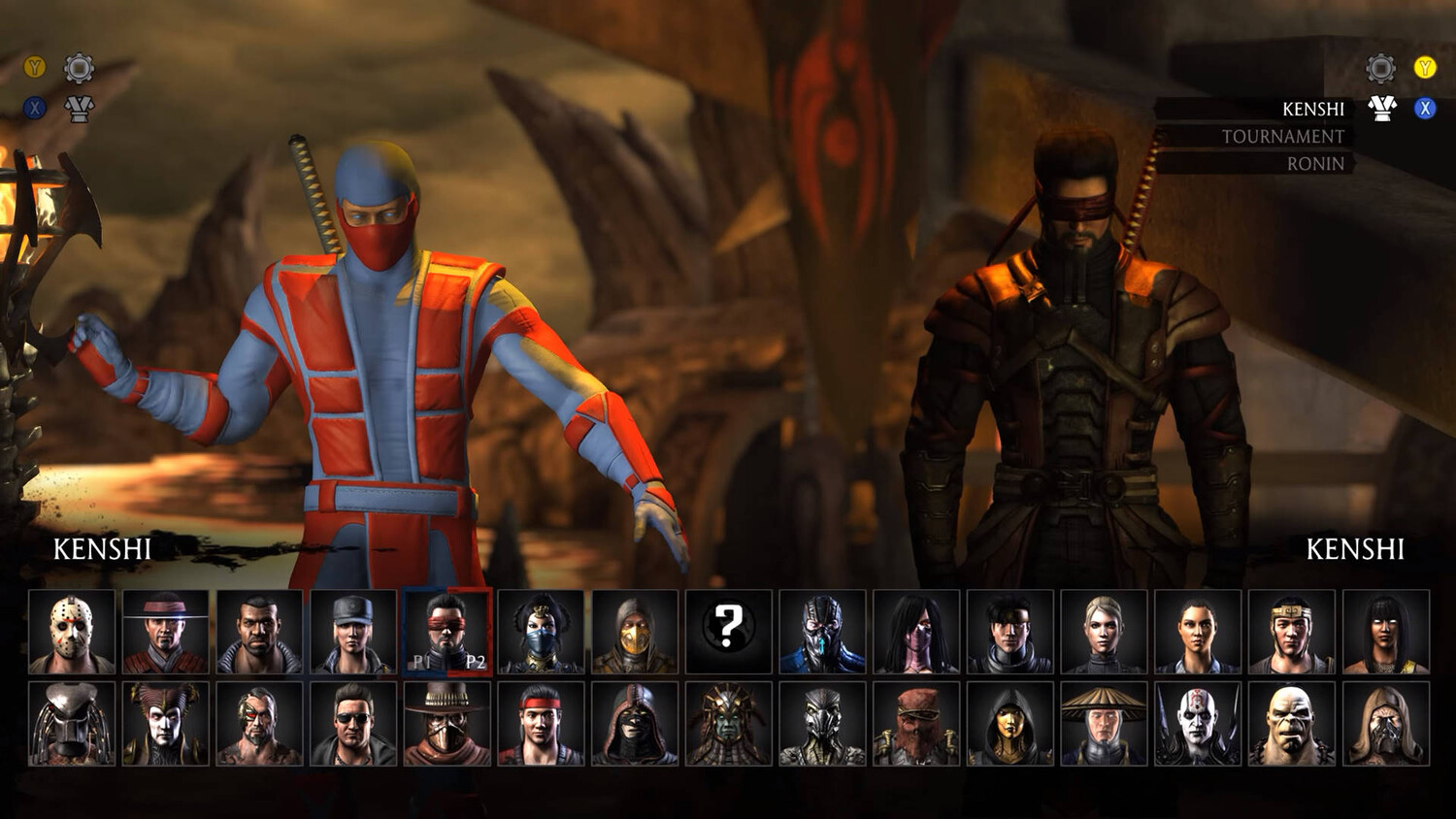
Task: Pick Raiden in the straw hat
Action: (1104, 724)
